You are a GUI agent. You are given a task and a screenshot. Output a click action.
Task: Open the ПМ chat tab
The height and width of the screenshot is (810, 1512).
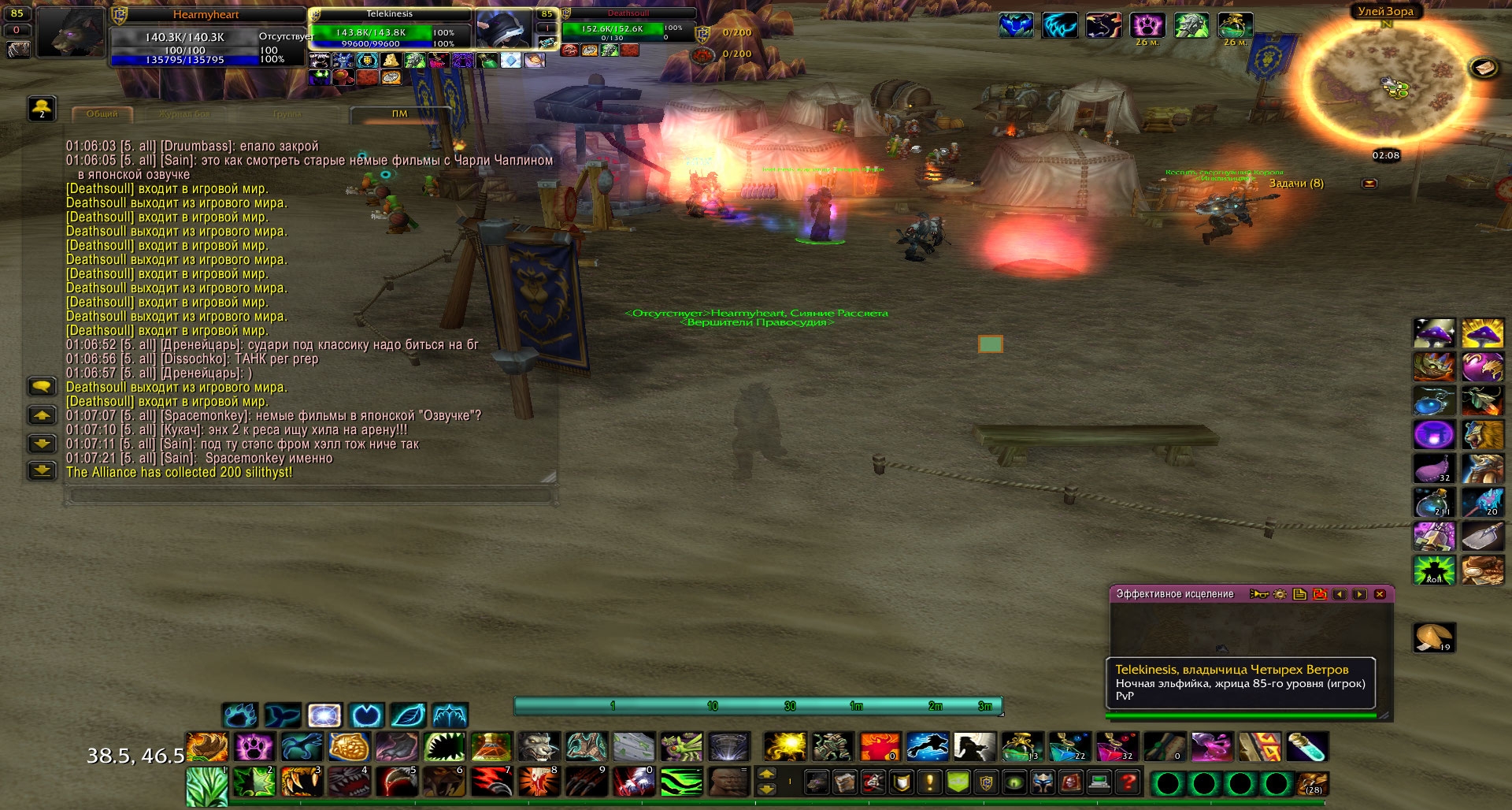(399, 114)
